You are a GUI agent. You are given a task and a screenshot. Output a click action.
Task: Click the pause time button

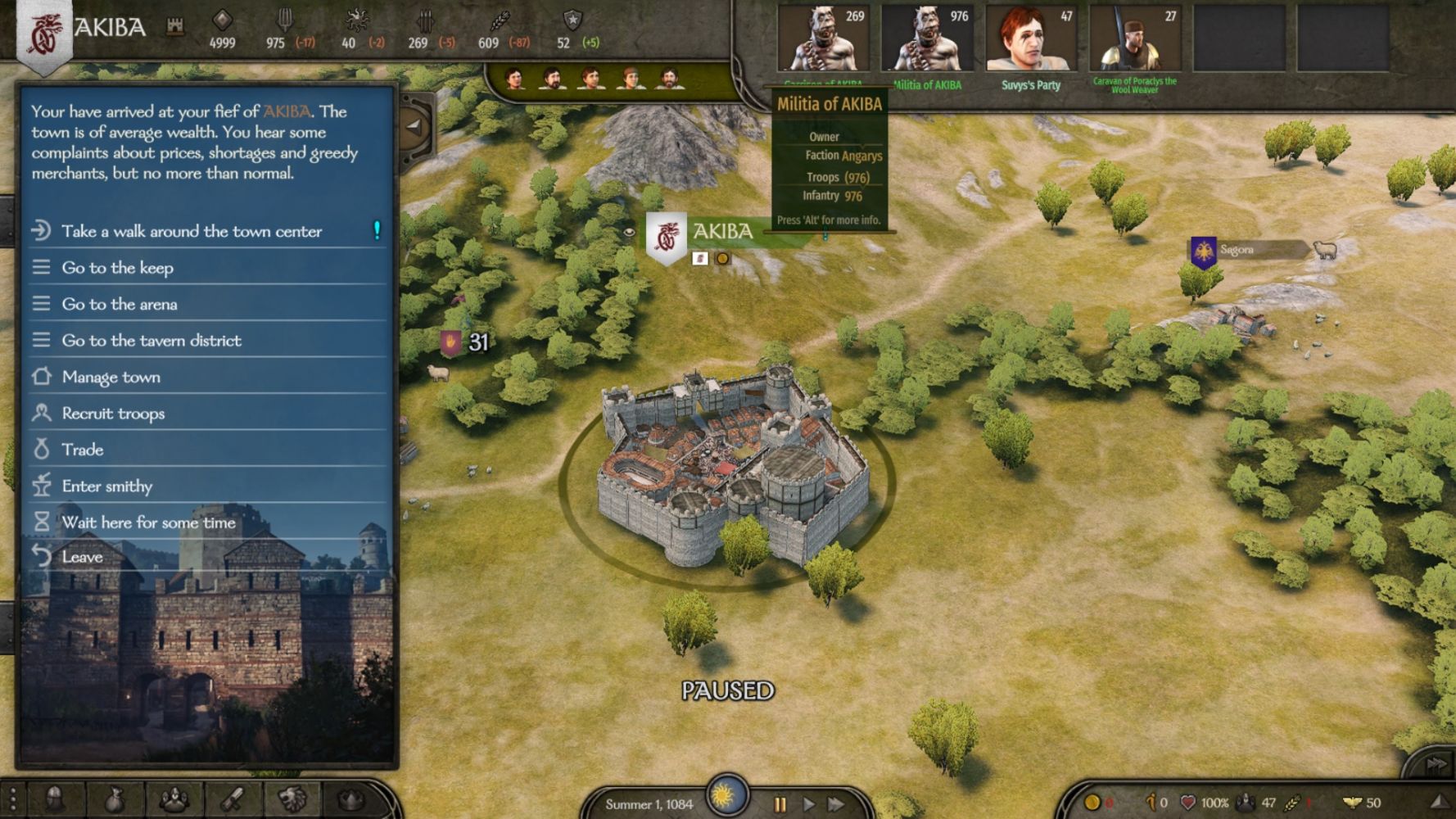pyautogui.click(x=780, y=804)
